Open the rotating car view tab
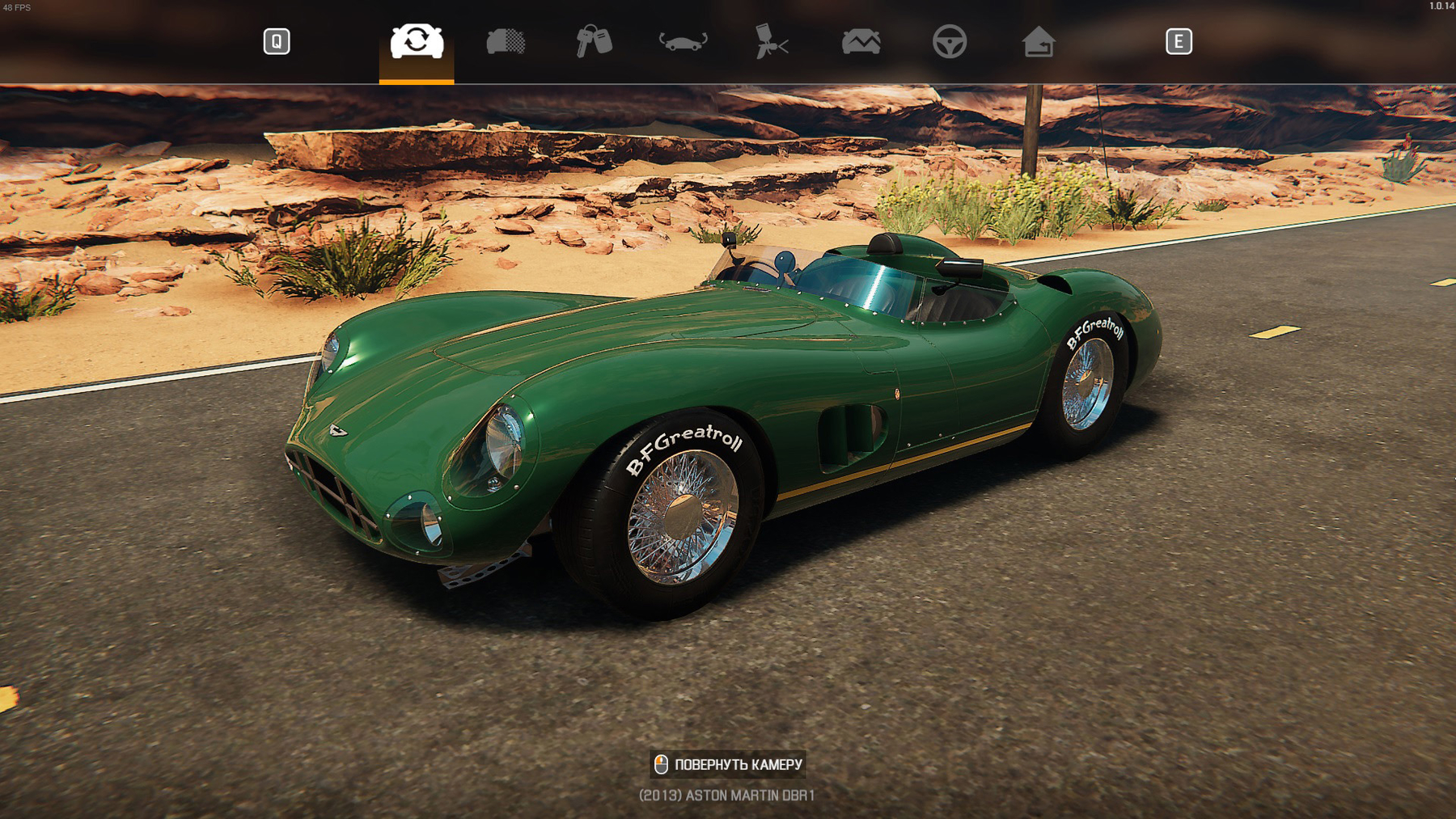The width and height of the screenshot is (1456, 819). pyautogui.click(x=683, y=41)
